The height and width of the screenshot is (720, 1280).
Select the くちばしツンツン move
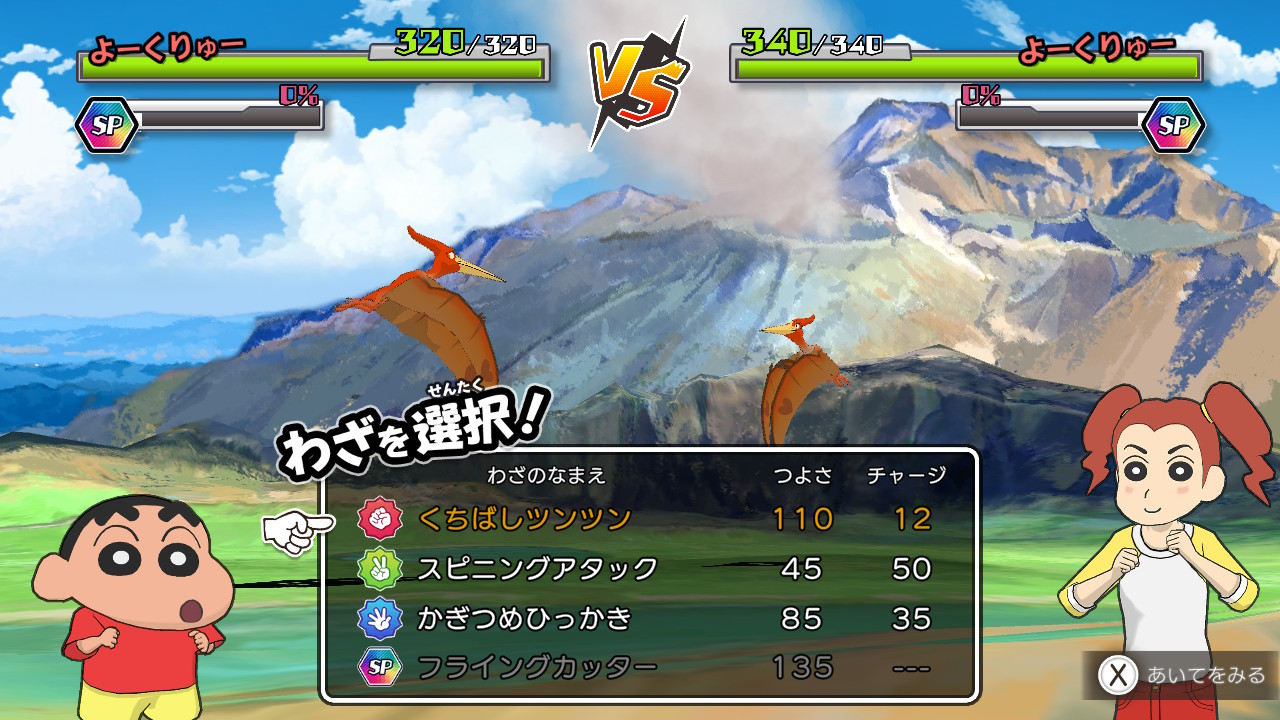524,518
